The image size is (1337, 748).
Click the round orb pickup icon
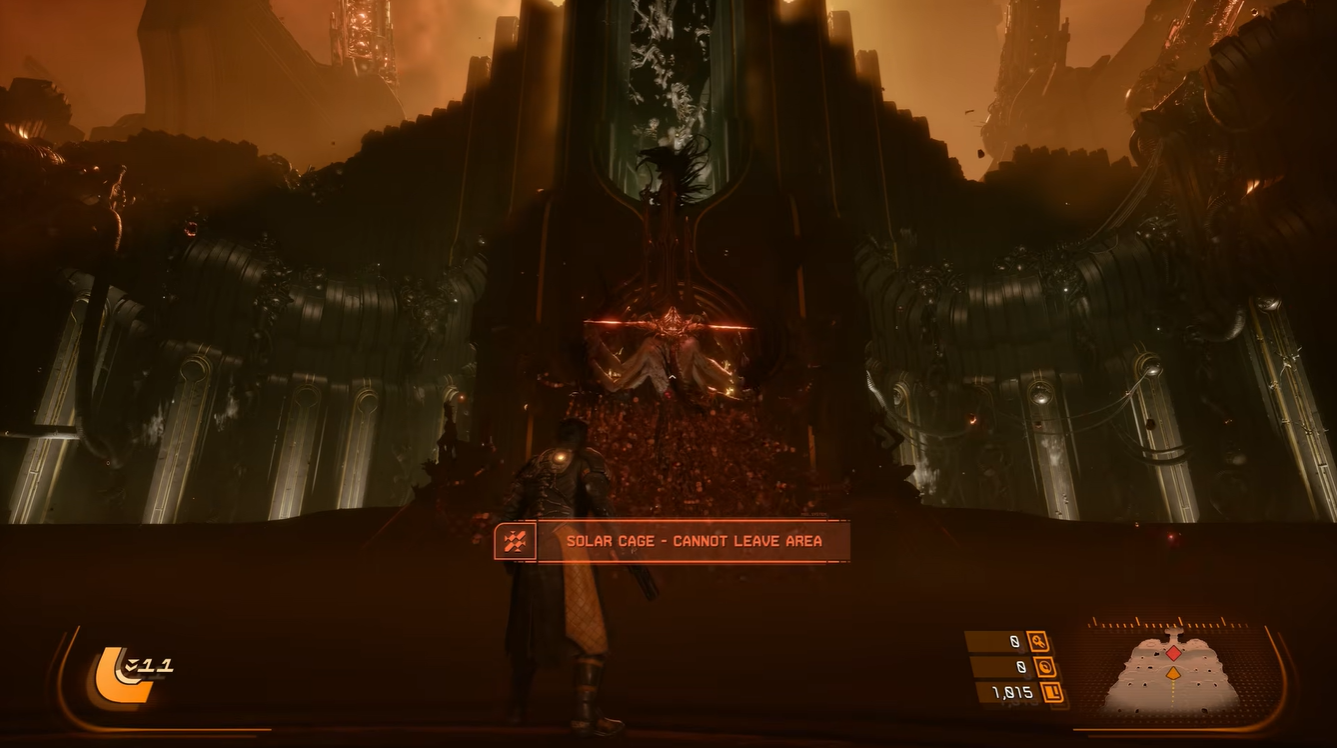pyautogui.click(x=1046, y=667)
